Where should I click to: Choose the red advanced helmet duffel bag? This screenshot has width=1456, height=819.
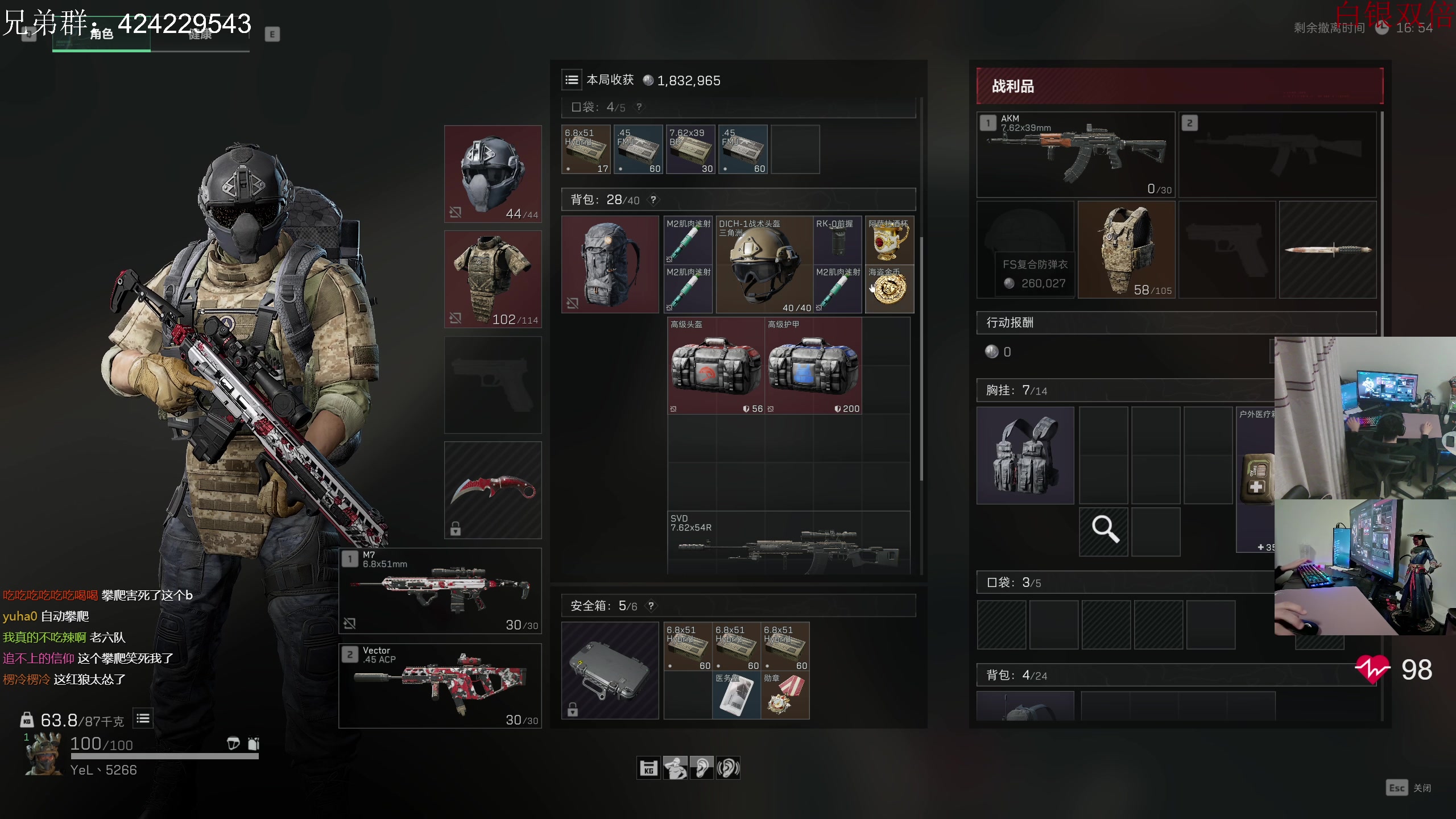point(715,366)
